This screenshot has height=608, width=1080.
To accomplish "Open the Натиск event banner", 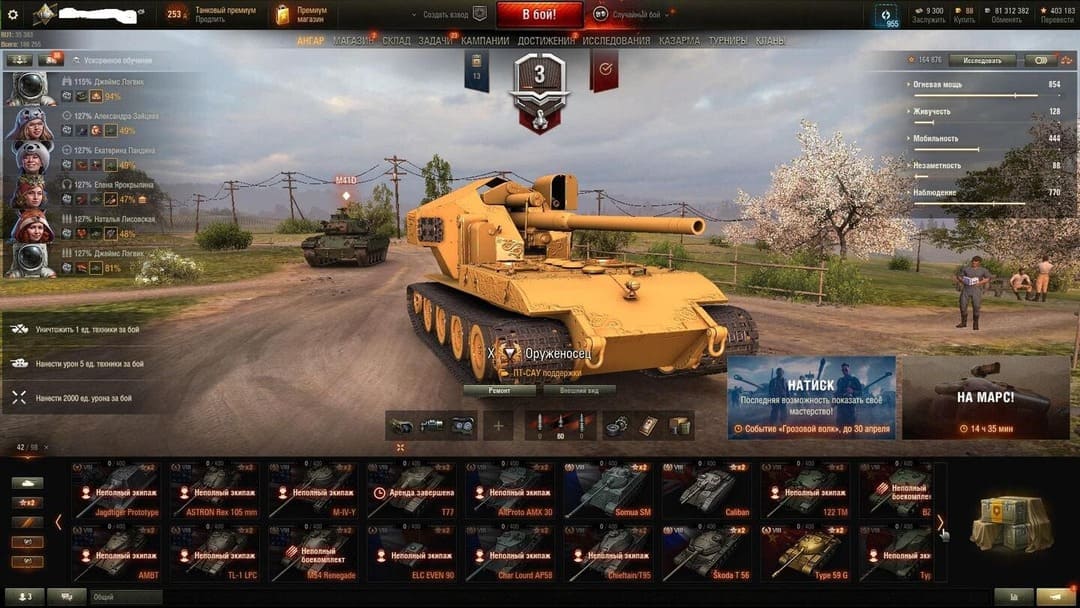I will point(811,397).
